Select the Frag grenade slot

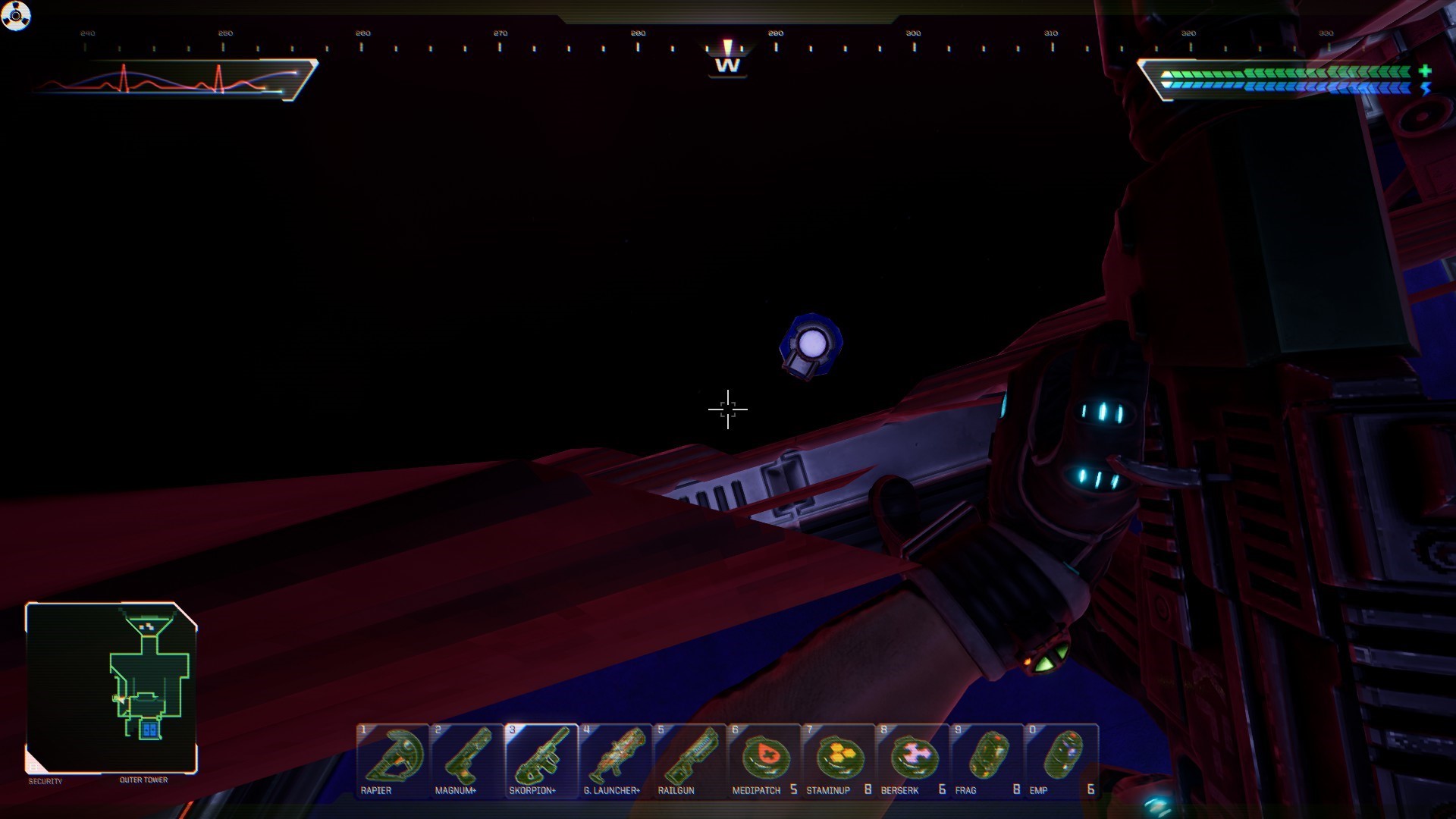987,760
